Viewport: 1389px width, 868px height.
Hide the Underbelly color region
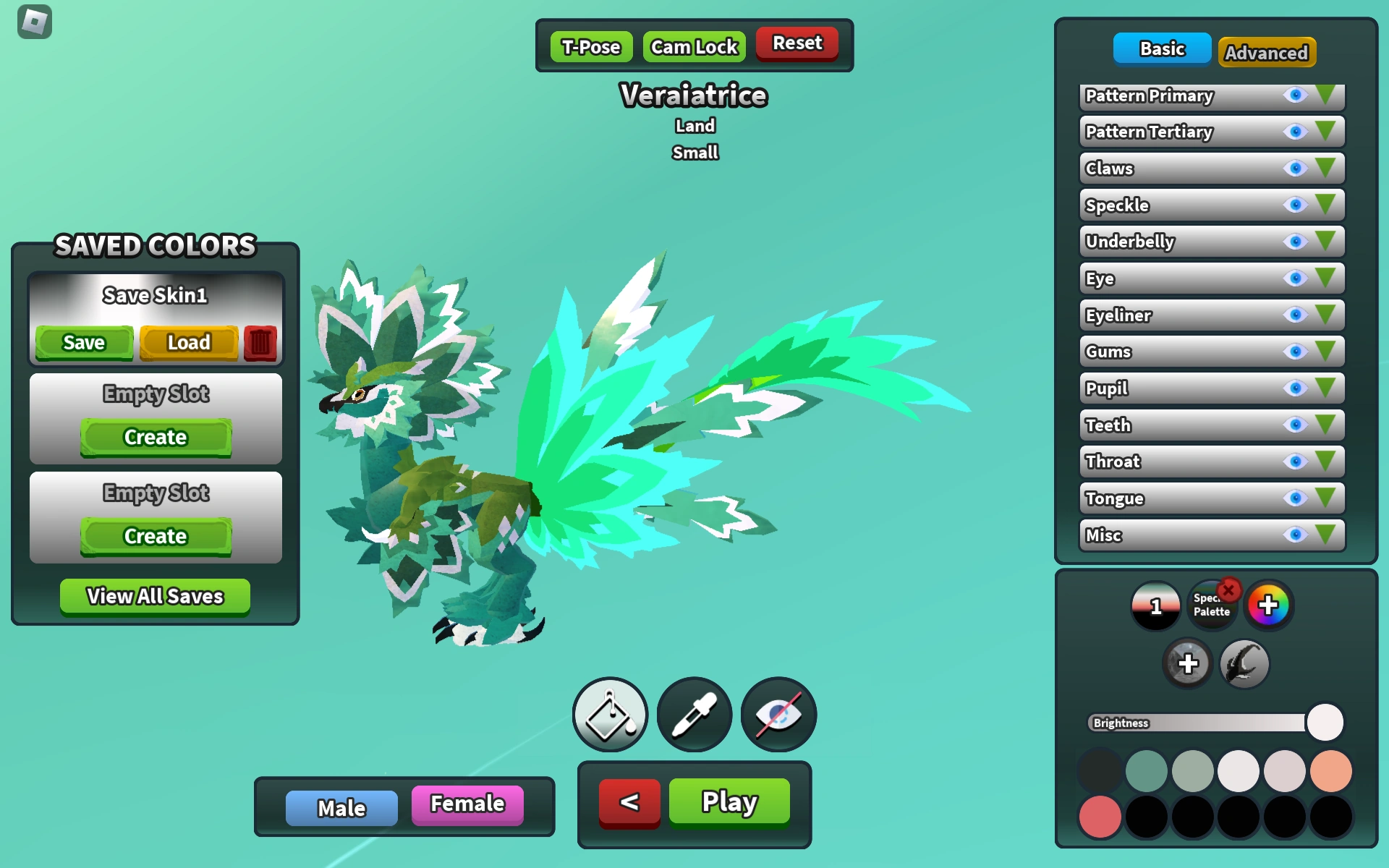1296,242
